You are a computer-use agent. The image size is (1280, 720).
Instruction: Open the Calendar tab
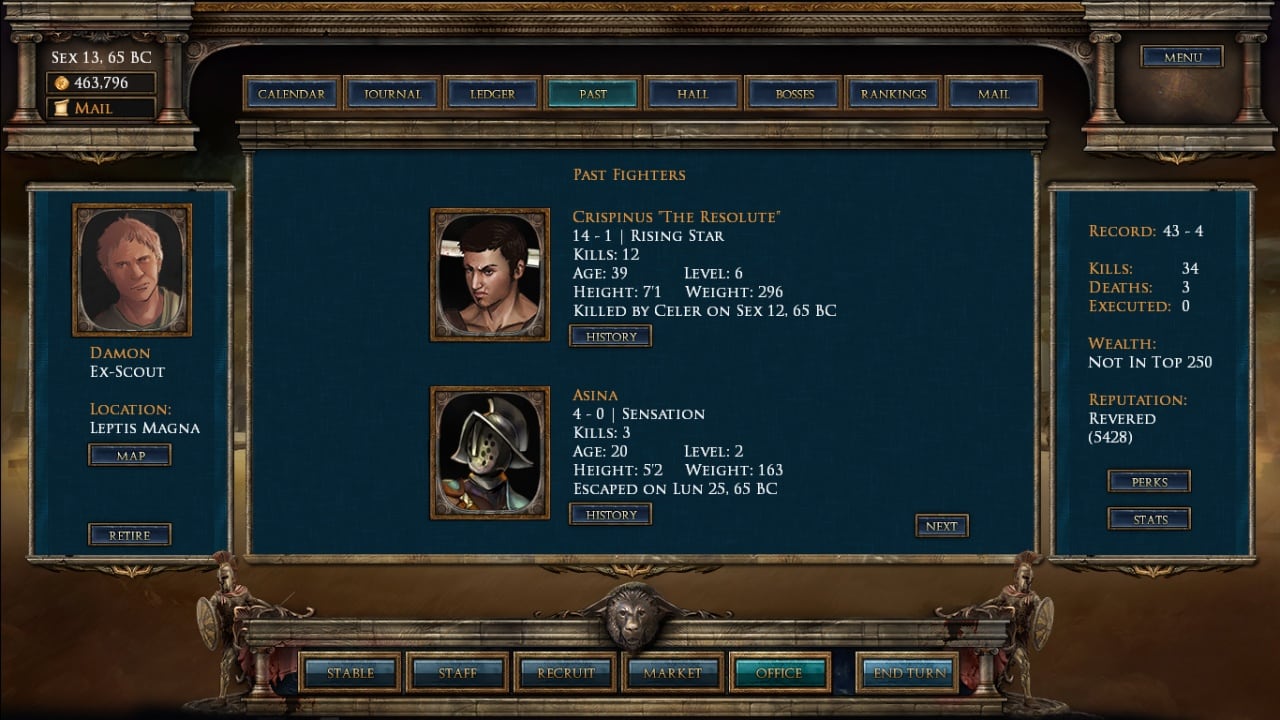(291, 94)
